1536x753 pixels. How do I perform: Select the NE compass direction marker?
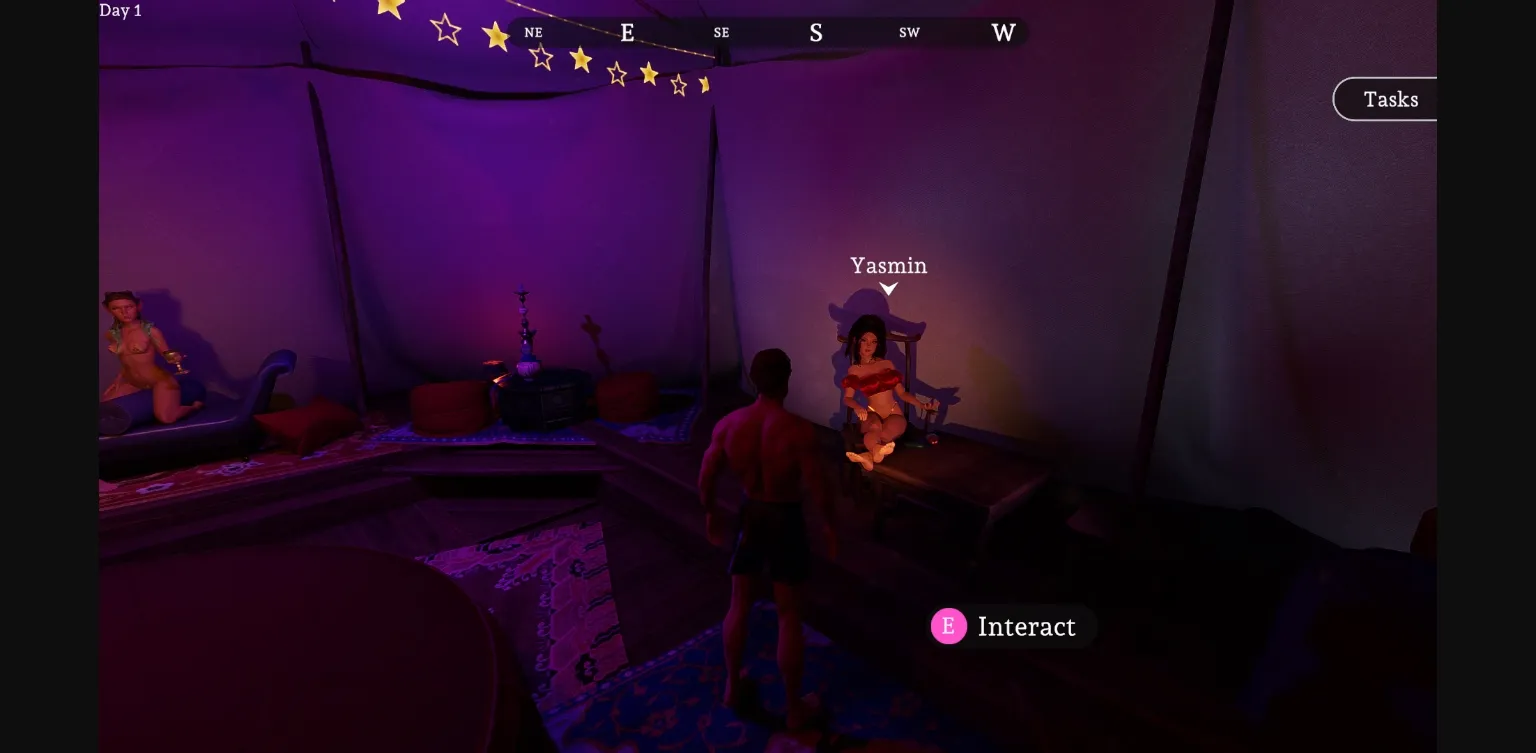click(532, 32)
